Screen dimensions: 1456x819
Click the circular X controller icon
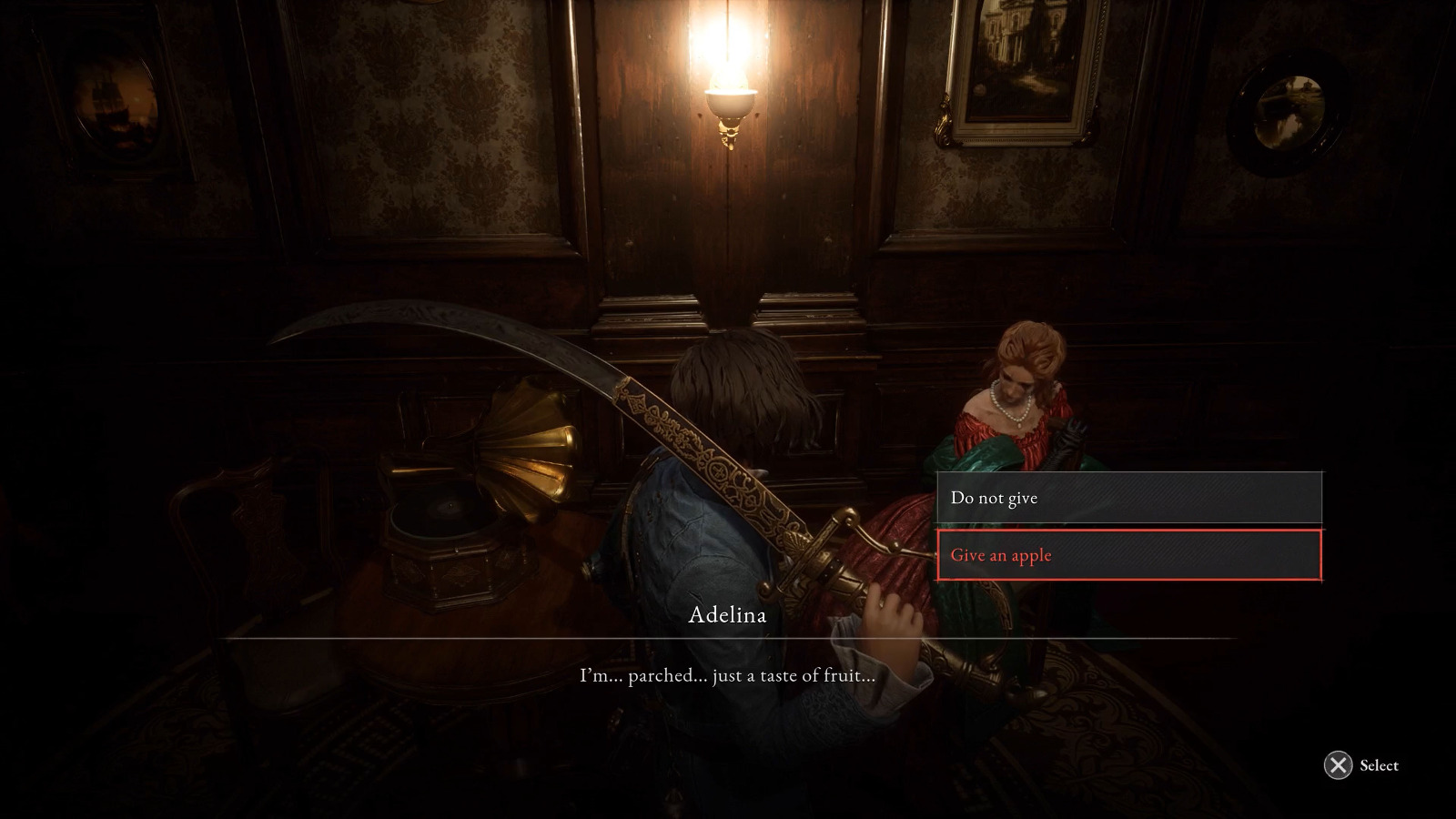pos(1337,765)
